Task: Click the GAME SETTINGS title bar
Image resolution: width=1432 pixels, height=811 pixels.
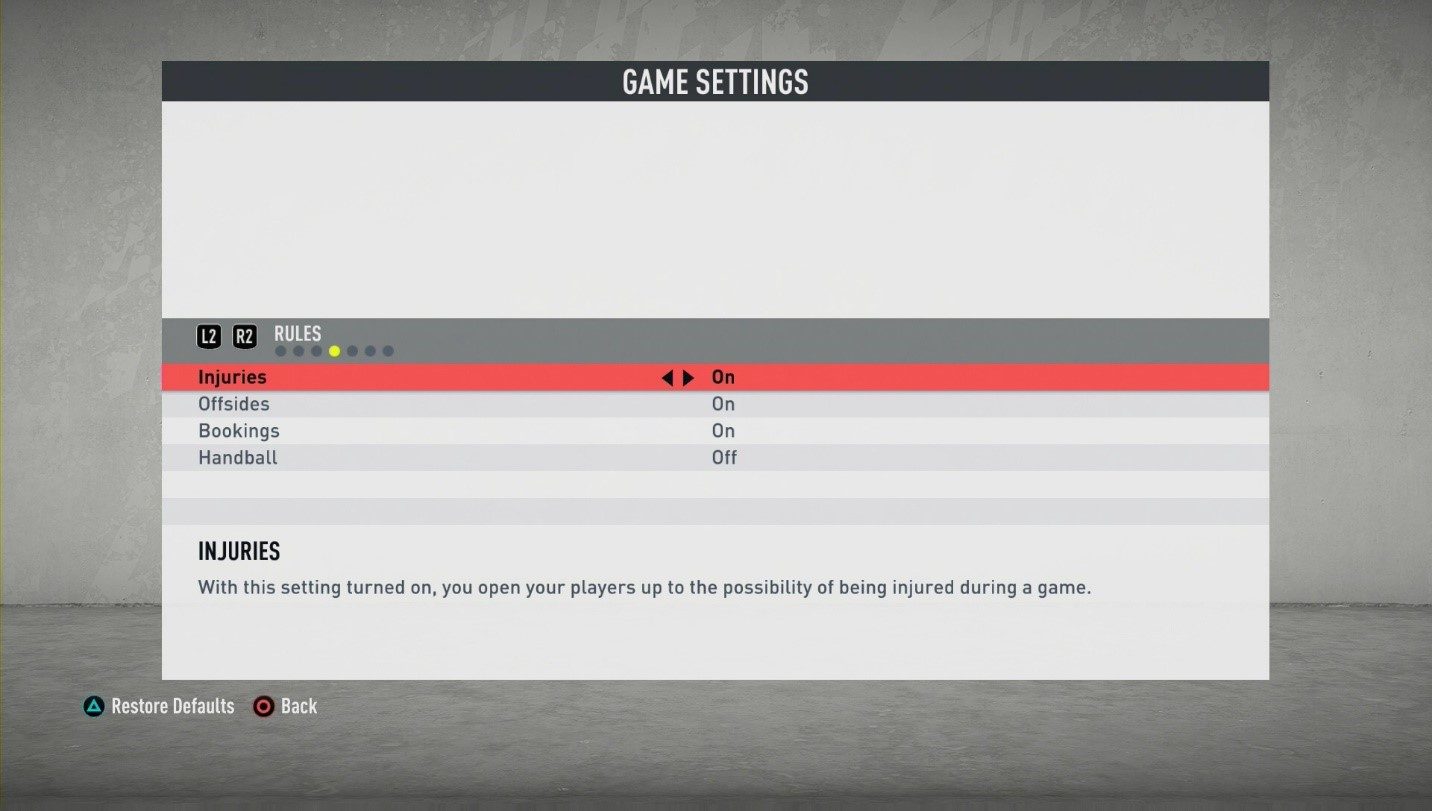Action: 715,82
